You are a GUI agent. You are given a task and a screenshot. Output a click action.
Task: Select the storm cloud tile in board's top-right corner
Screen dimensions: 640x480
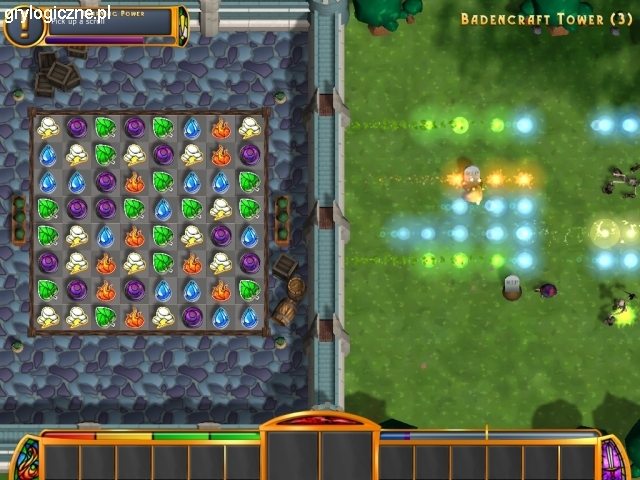[249, 127]
